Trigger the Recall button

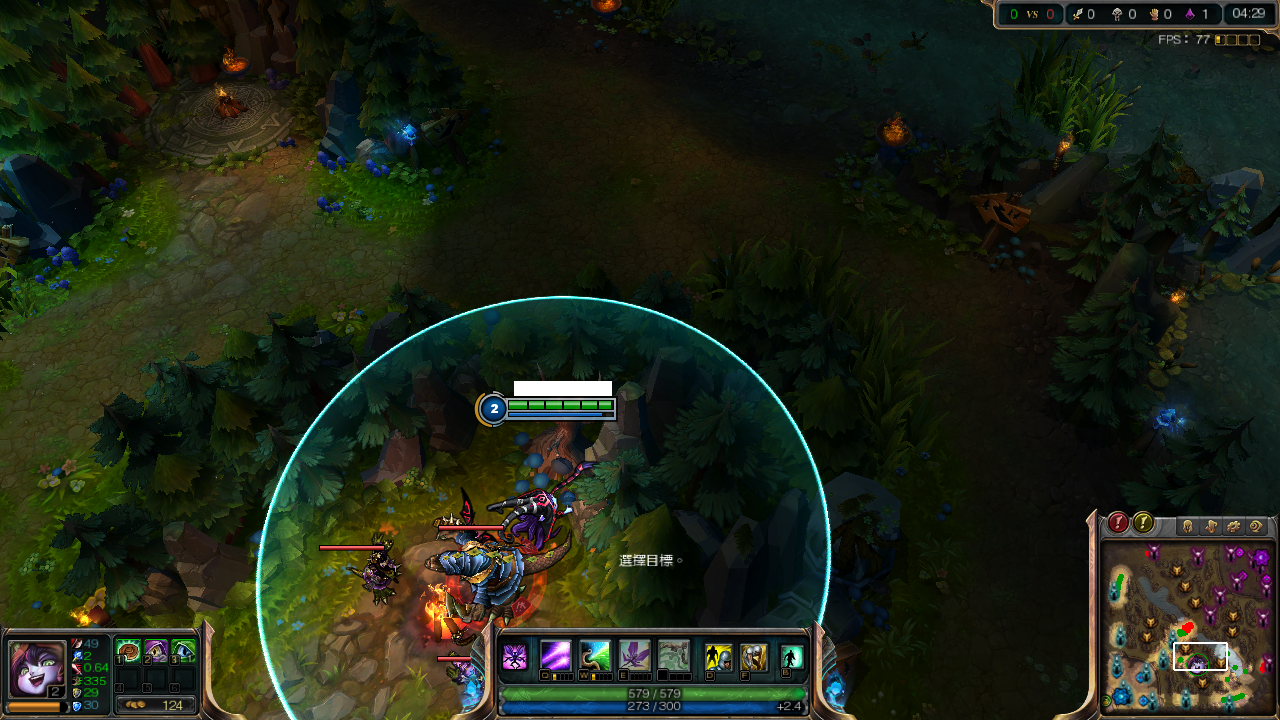point(792,657)
